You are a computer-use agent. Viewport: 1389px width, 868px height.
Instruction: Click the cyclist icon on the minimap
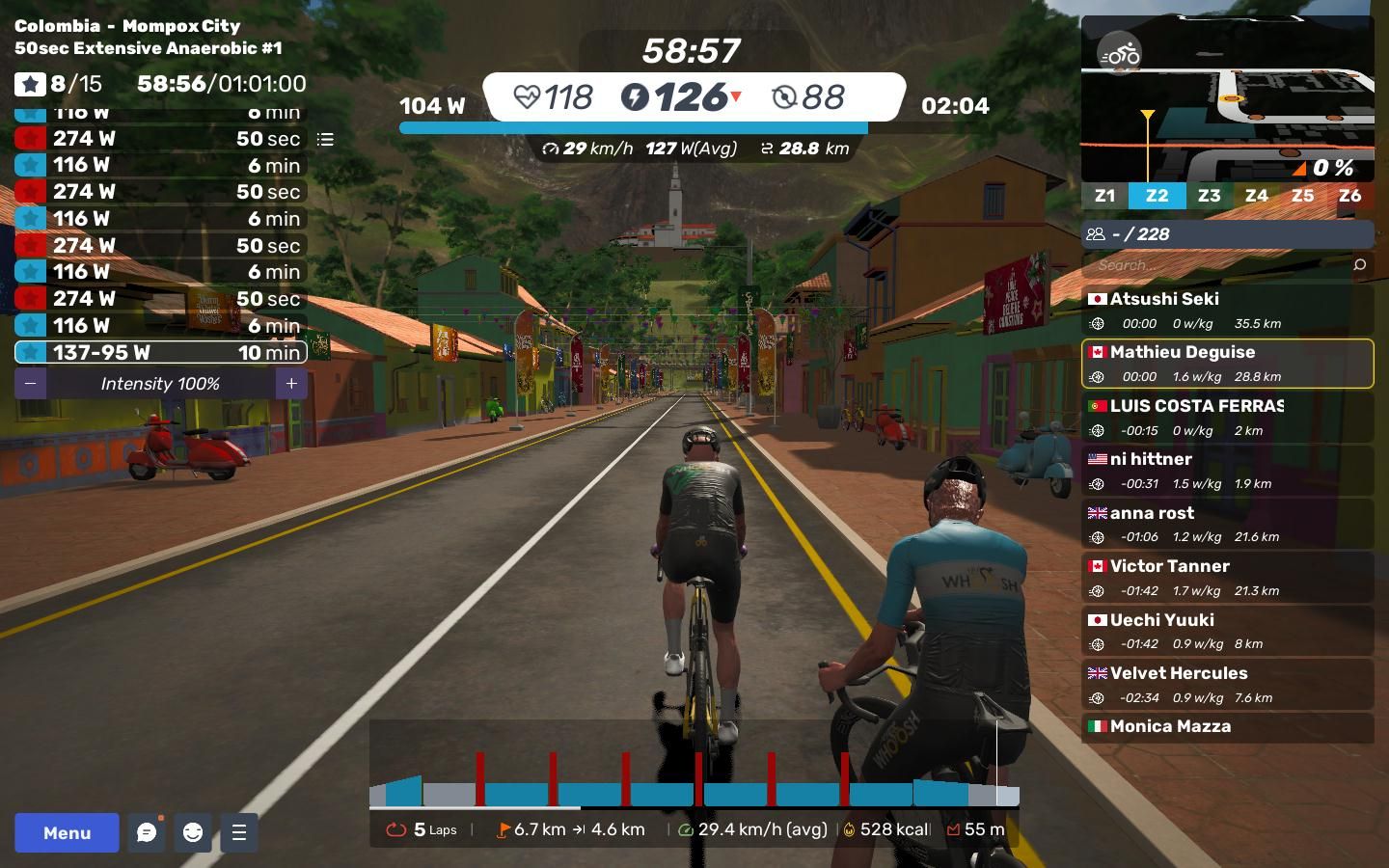(x=1120, y=54)
